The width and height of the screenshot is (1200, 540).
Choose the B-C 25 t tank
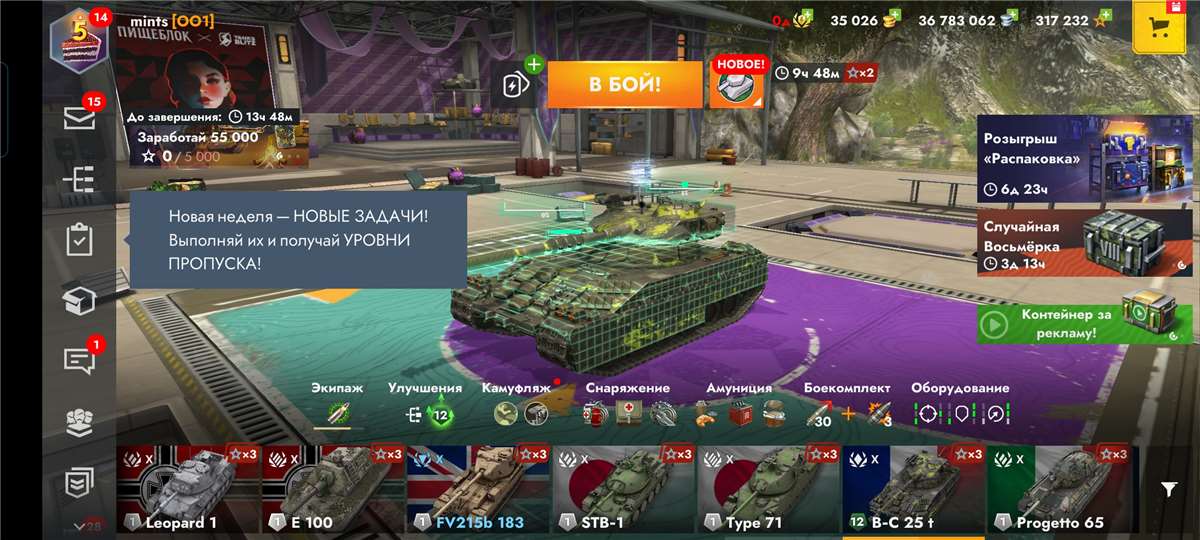[913, 489]
